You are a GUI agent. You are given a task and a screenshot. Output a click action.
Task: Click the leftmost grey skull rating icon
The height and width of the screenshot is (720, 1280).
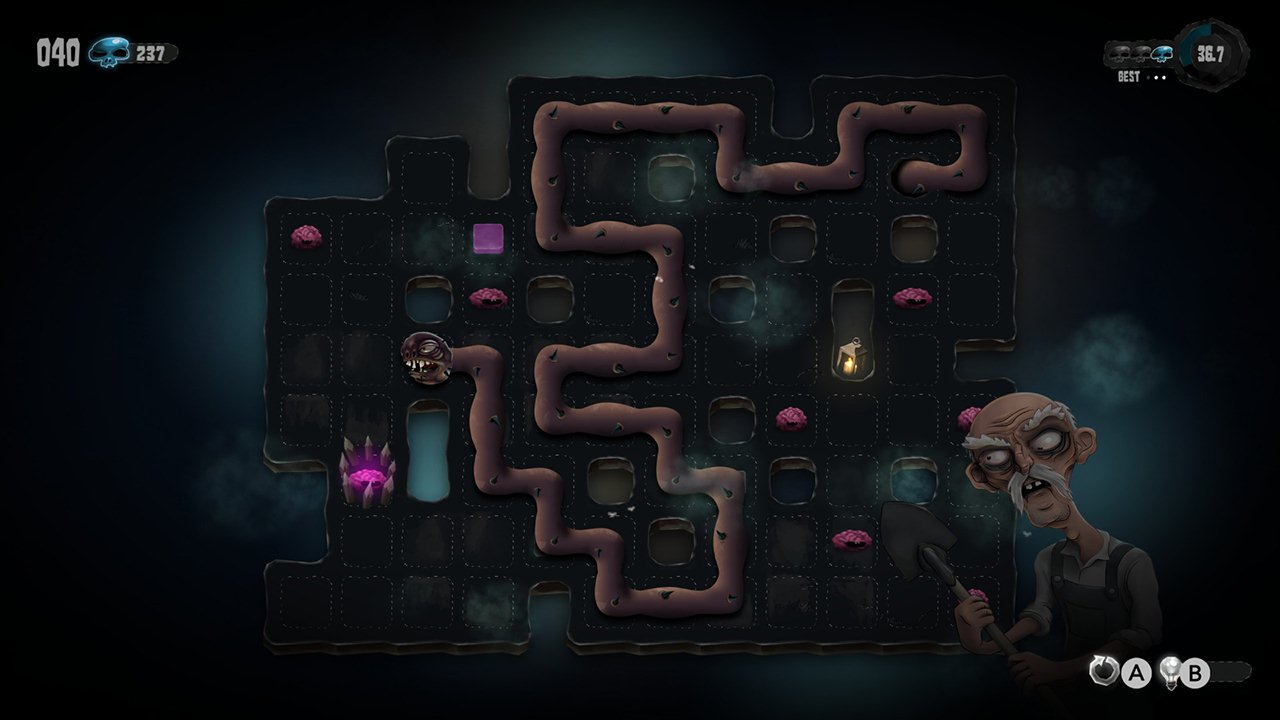pos(1119,53)
